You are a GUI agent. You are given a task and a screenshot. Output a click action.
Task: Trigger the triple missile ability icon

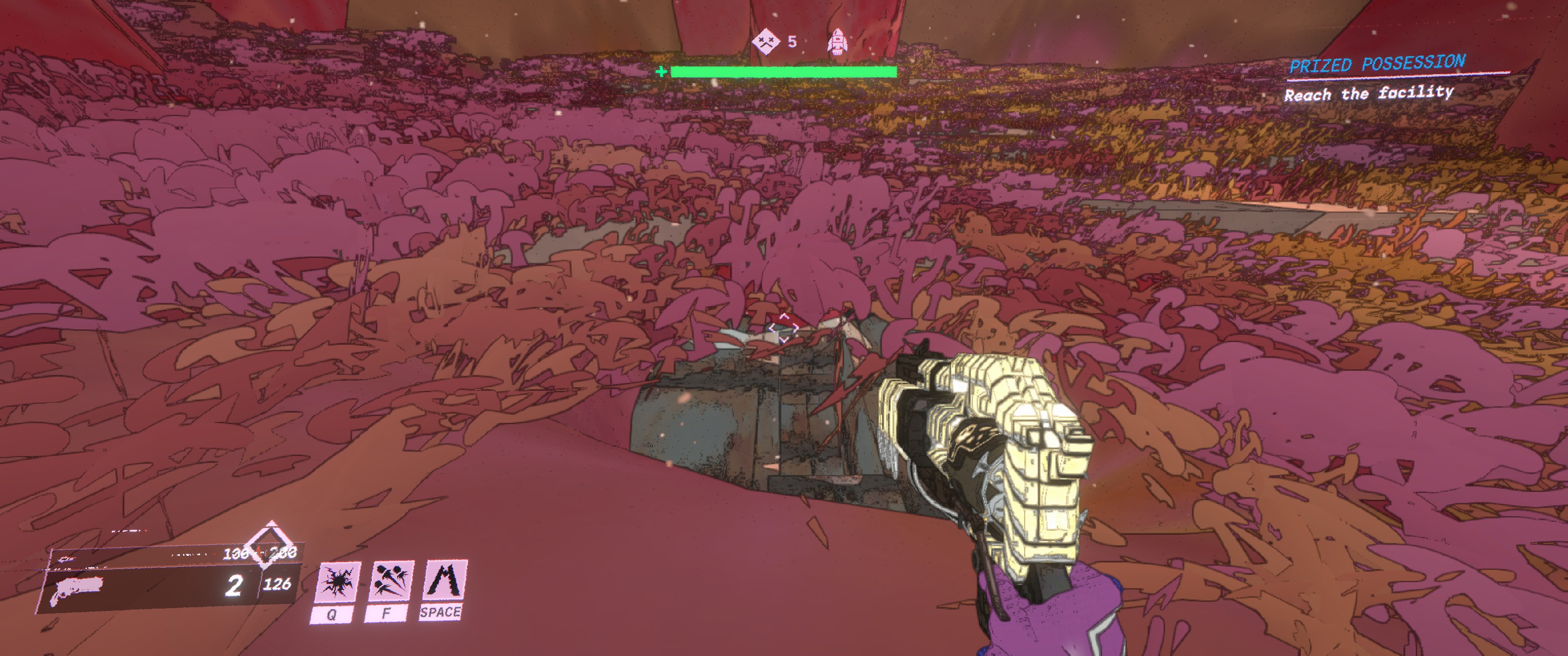click(390, 581)
